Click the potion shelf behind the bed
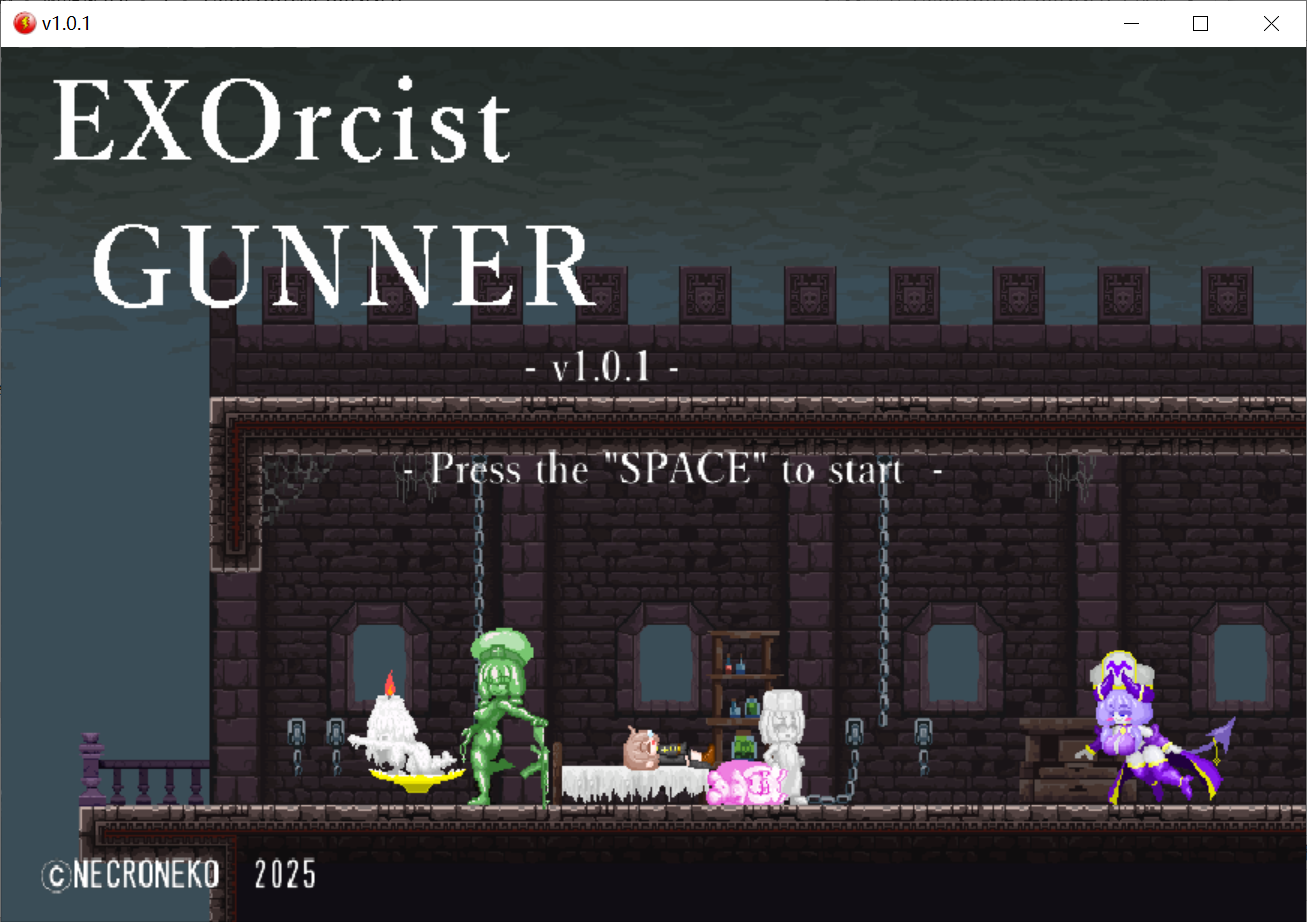Viewport: 1307px width, 922px height. 742,690
